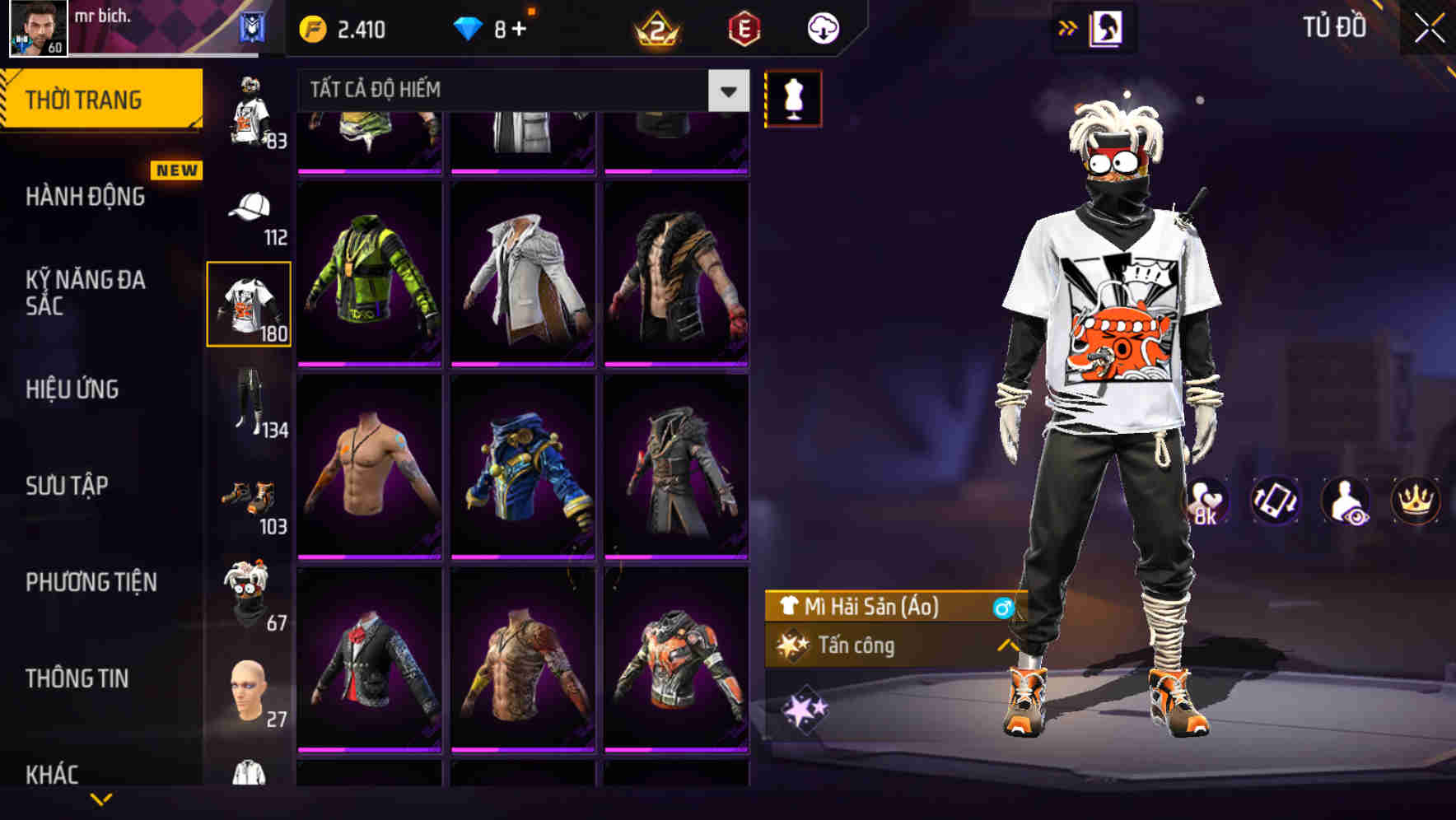The image size is (1456, 820).
Task: Click the 8k likes heart icon
Action: [x=1207, y=501]
